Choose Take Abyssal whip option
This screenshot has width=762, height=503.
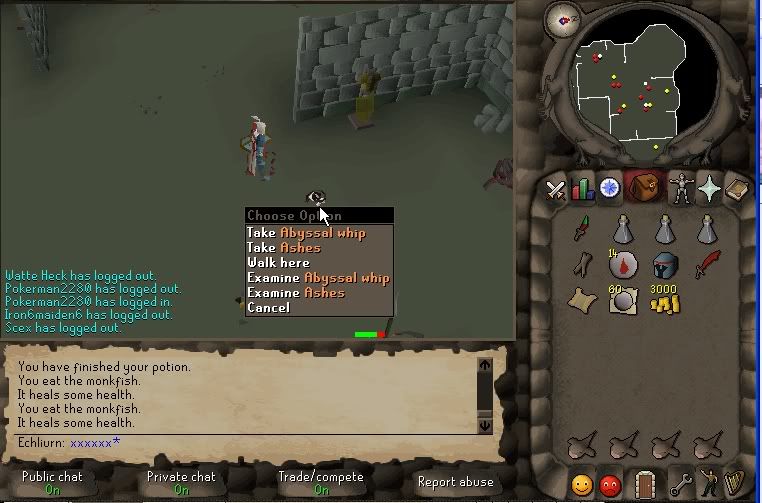[x=306, y=233]
